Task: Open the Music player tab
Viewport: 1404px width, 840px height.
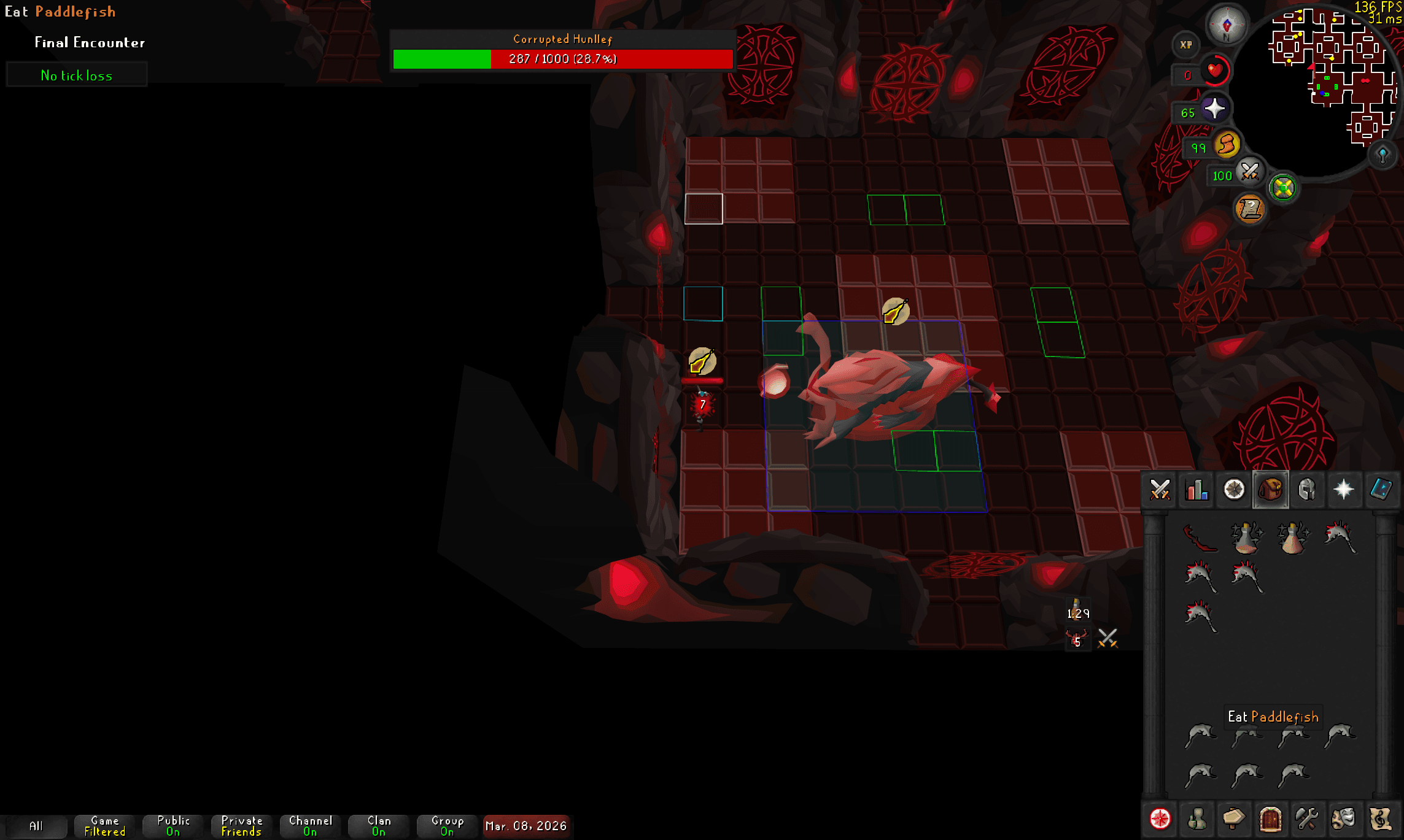Action: coord(1381,819)
